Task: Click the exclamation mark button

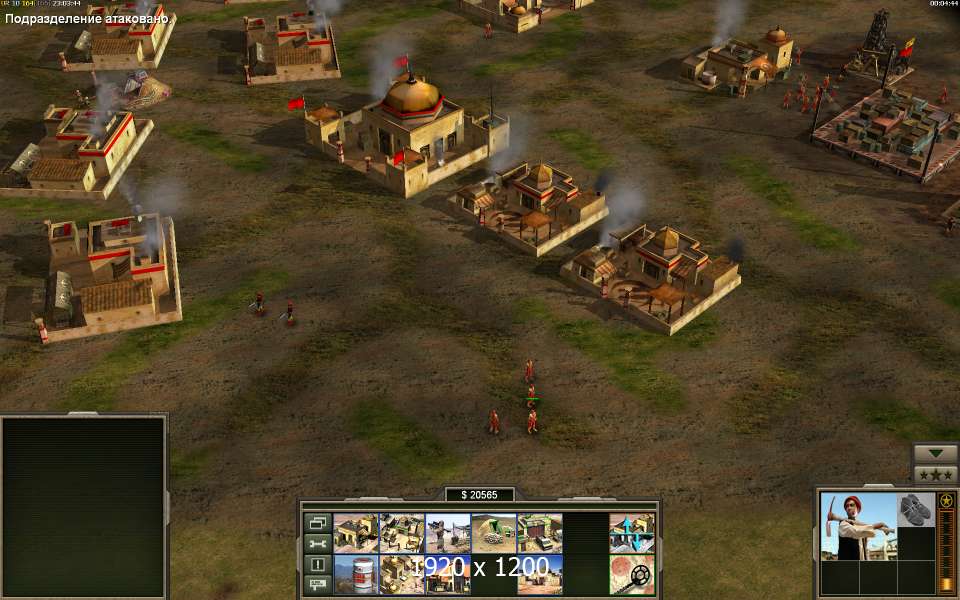Action: click(x=317, y=564)
